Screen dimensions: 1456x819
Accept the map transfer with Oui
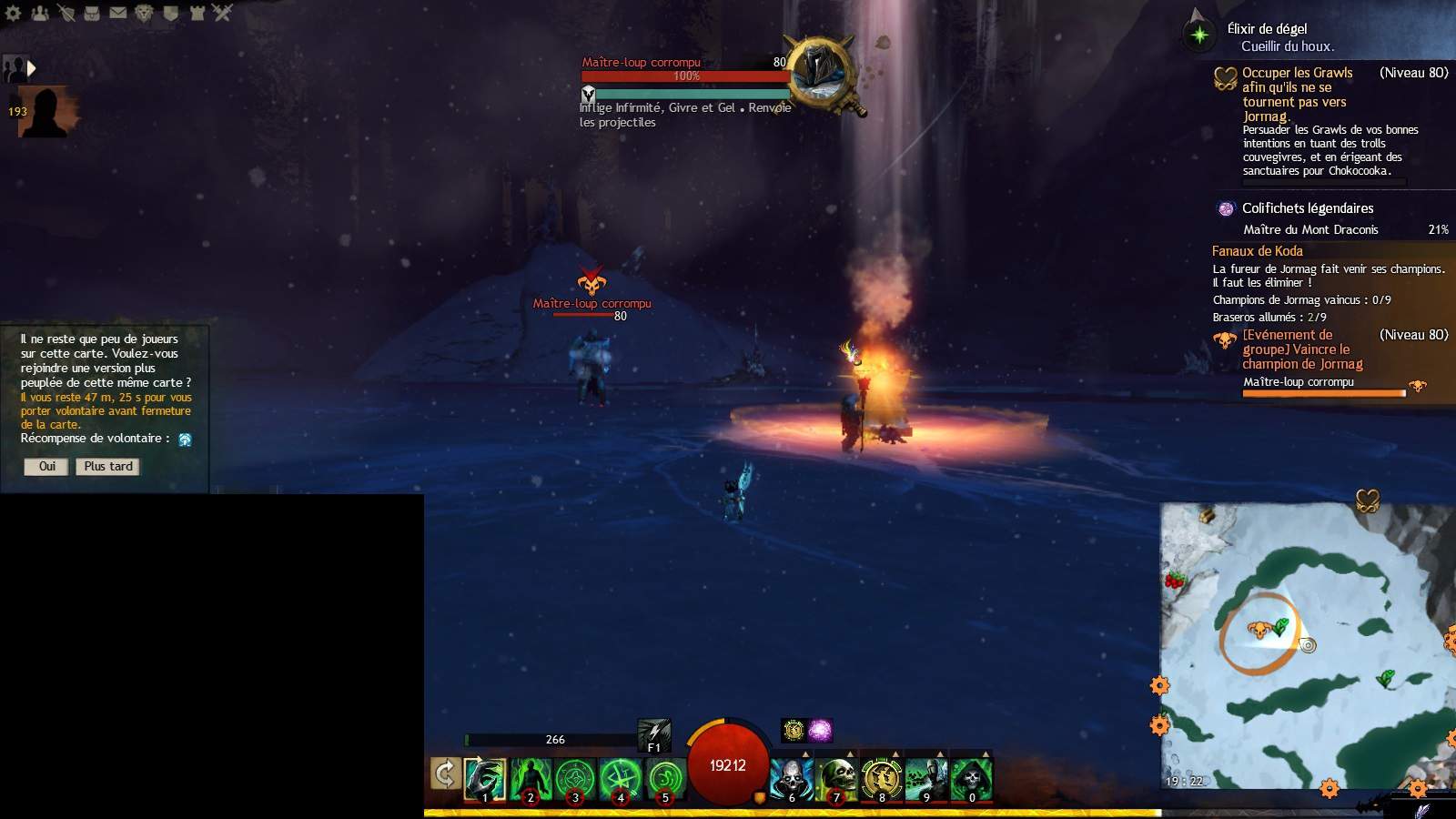tap(46, 467)
